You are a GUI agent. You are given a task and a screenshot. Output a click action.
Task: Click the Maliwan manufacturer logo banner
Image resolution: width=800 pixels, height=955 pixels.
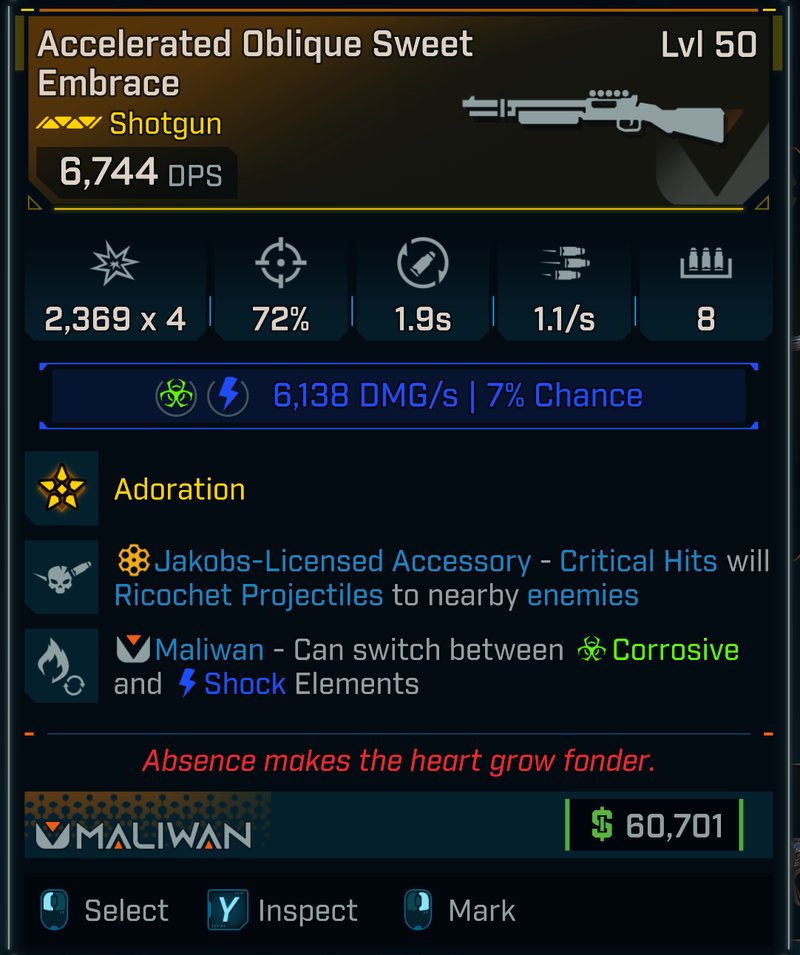pos(144,833)
